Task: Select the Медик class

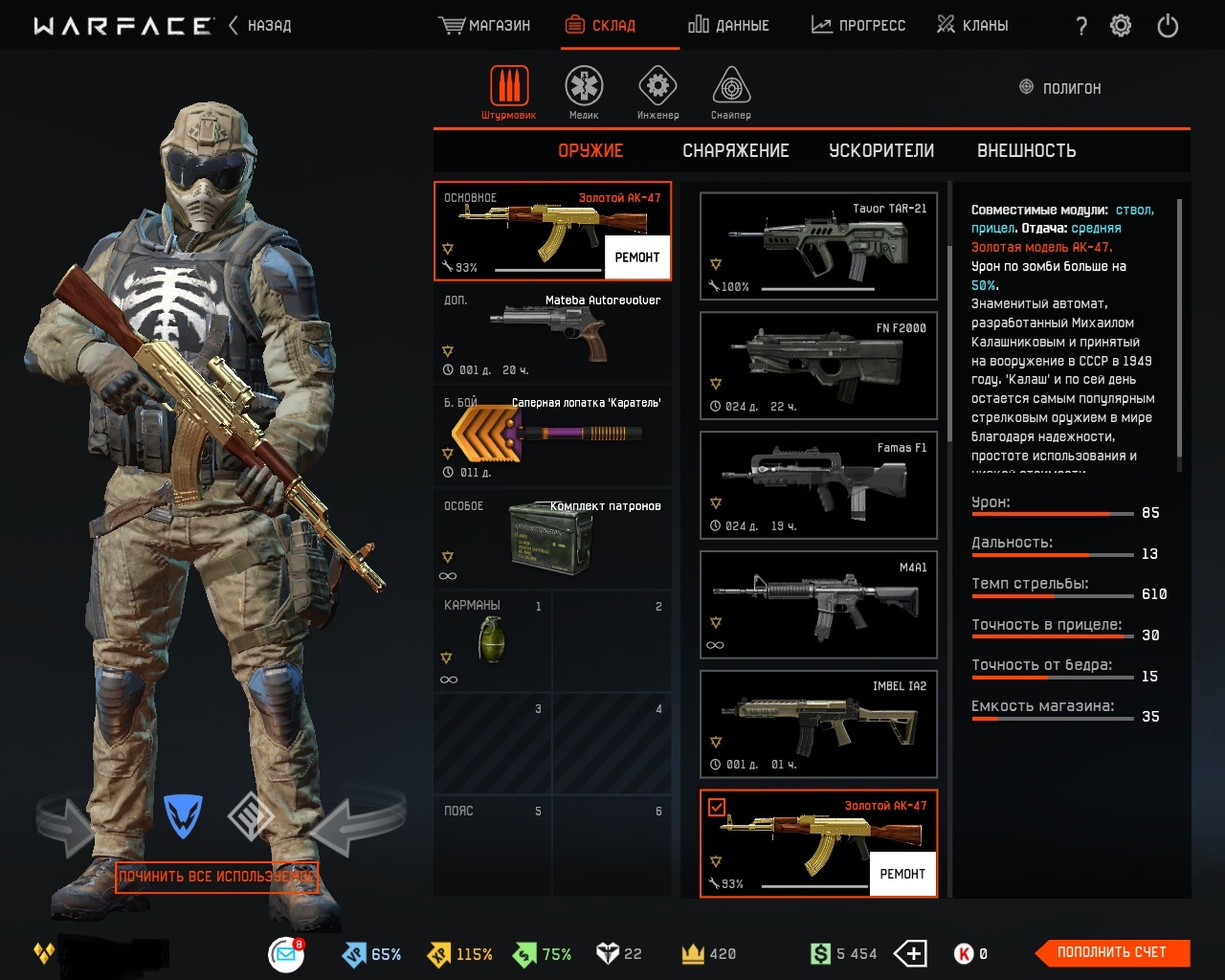Action: tap(584, 93)
